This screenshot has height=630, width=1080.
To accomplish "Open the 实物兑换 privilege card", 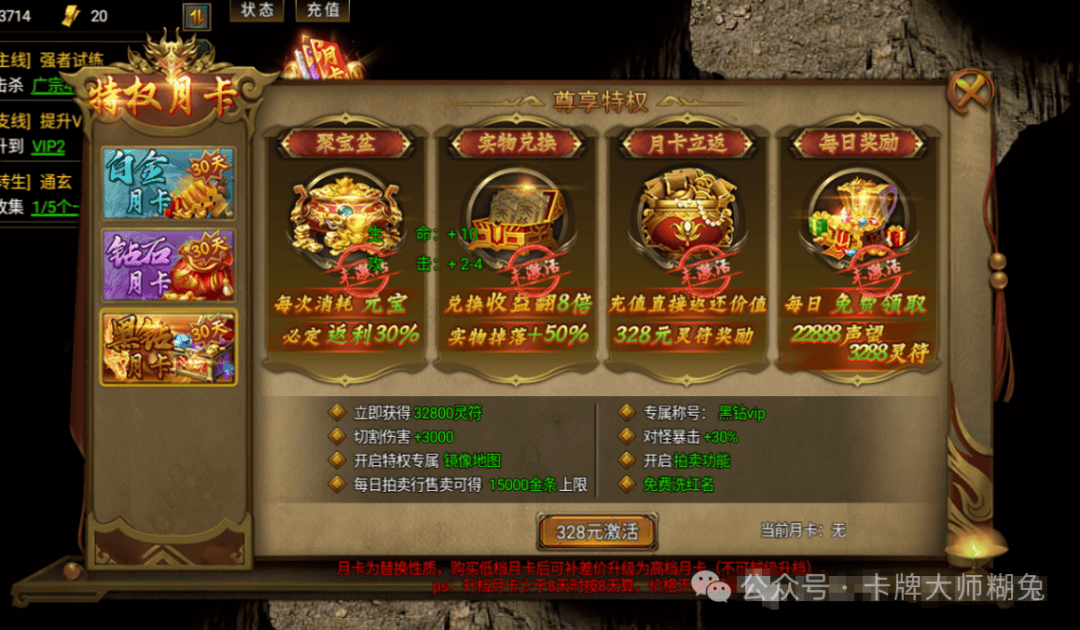I will [x=517, y=240].
